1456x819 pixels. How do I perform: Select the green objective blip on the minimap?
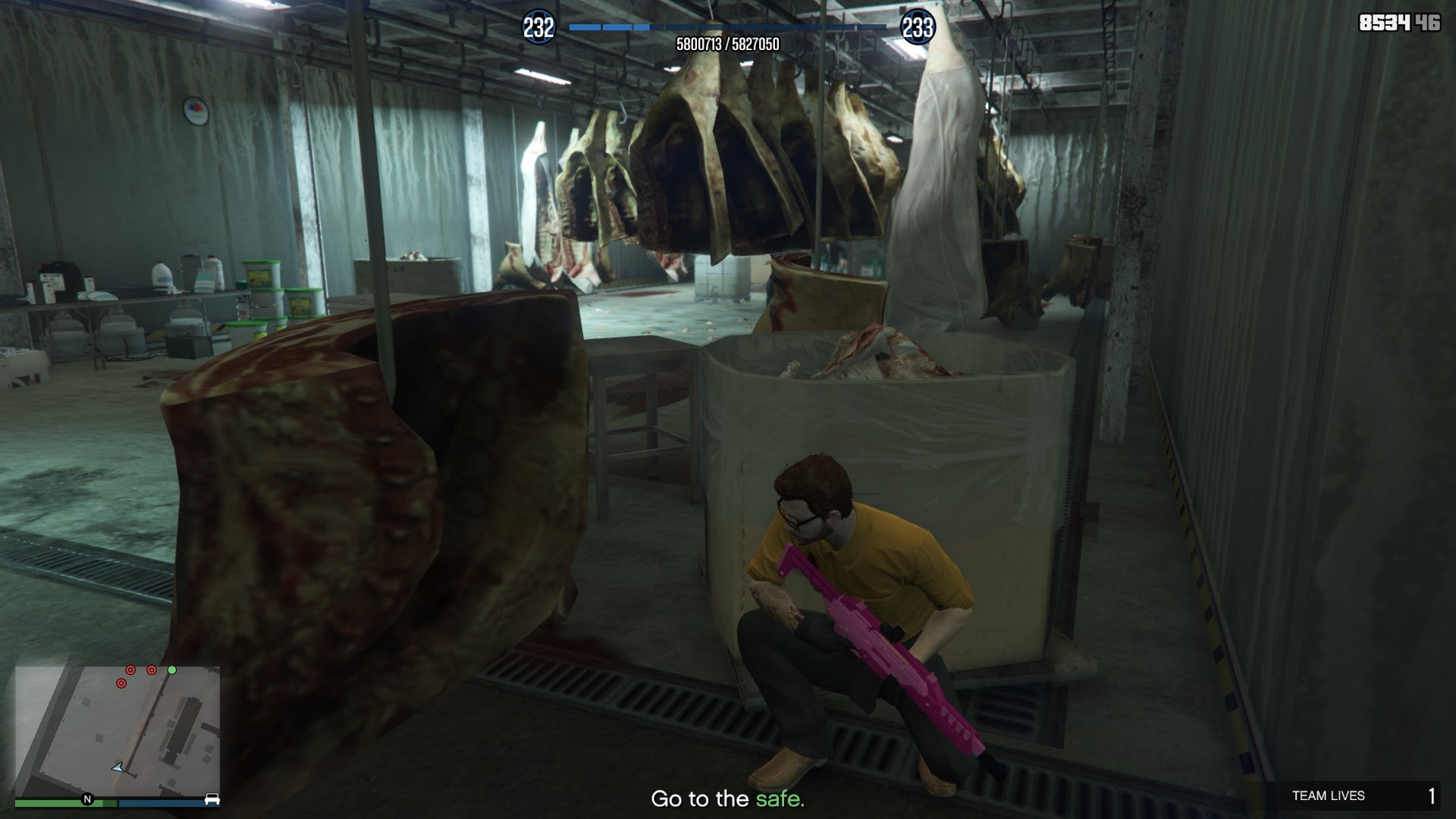(172, 670)
